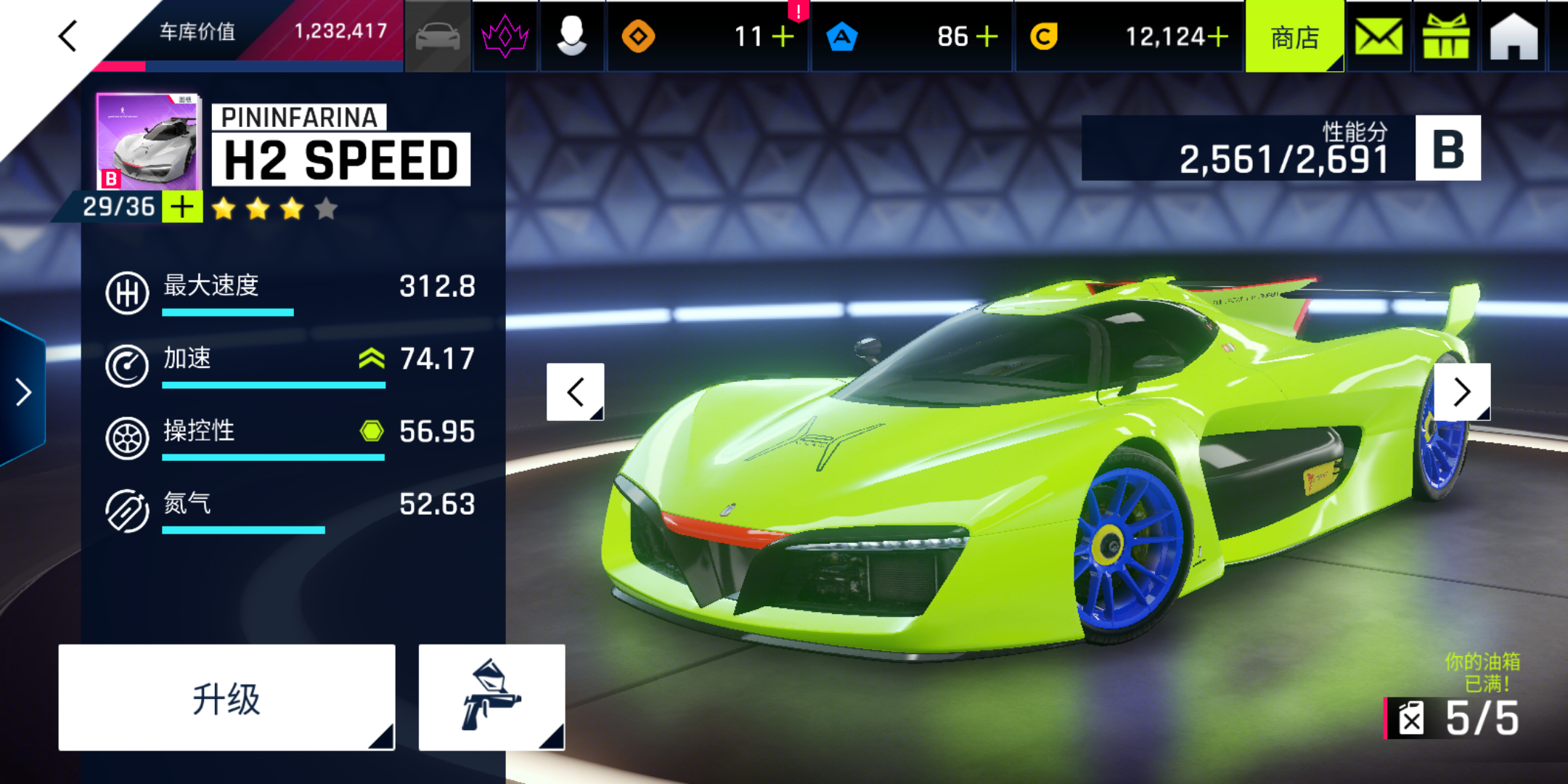The image size is (1568, 784).
Task: Open the gift box rewards
Action: click(1445, 36)
